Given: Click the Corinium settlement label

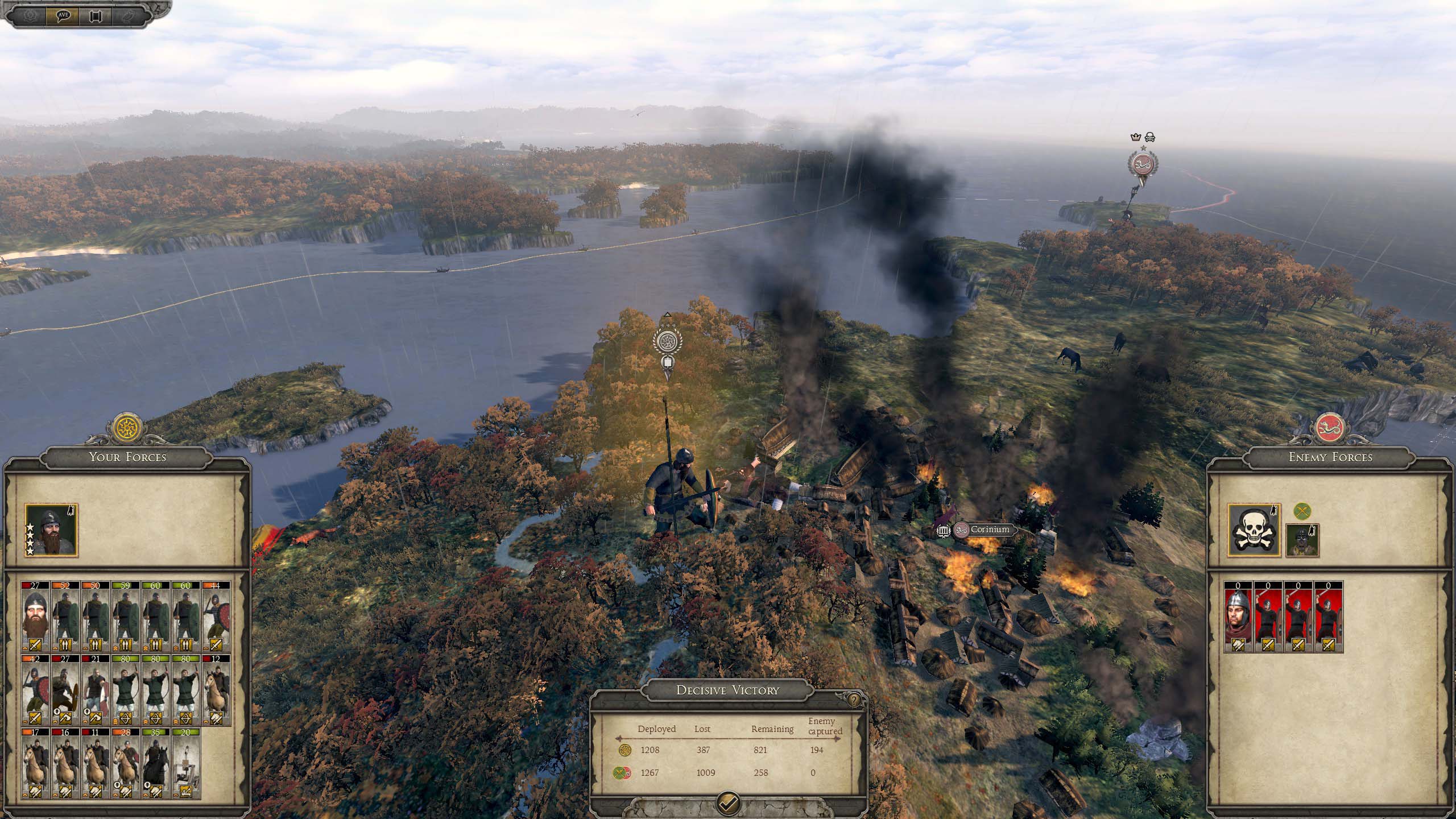Looking at the screenshot, I should tap(990, 530).
